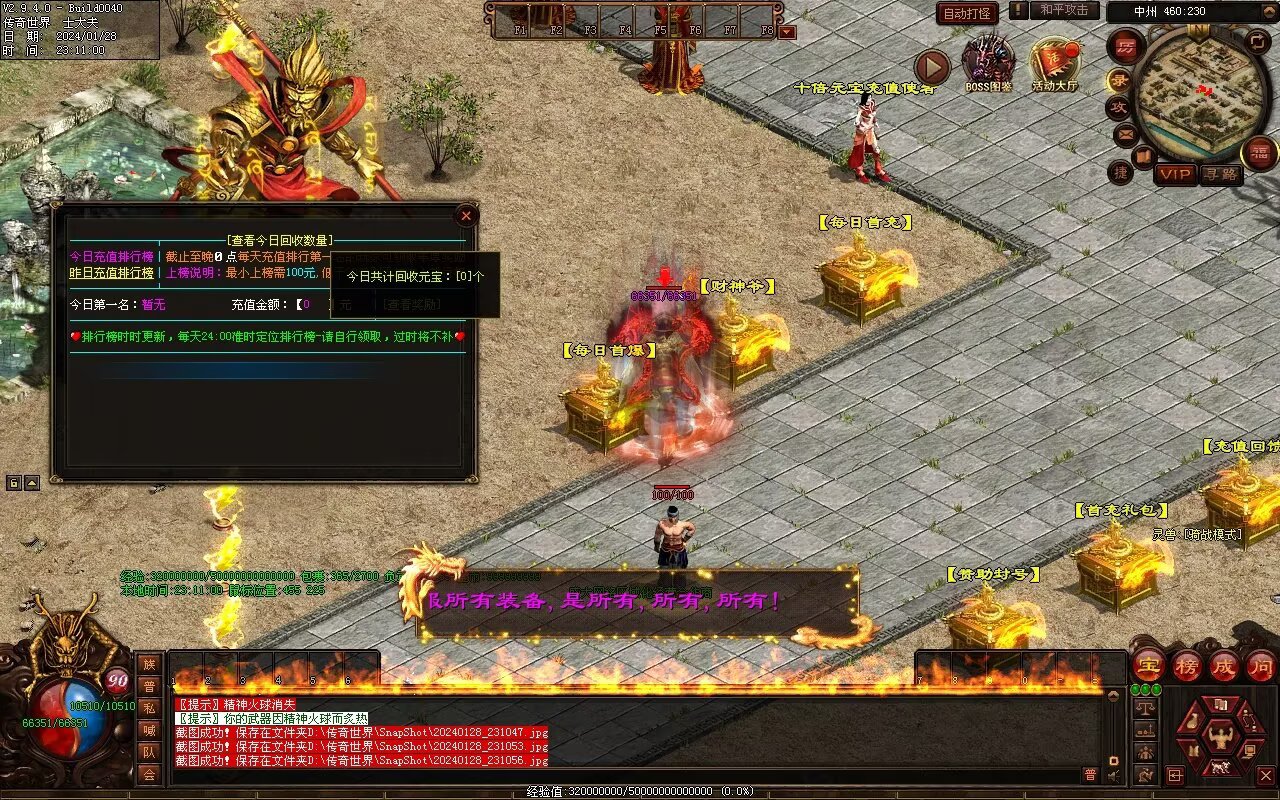This screenshot has width=1280, height=800.
Task: Select the 私 private chat channel
Action: 149,708
